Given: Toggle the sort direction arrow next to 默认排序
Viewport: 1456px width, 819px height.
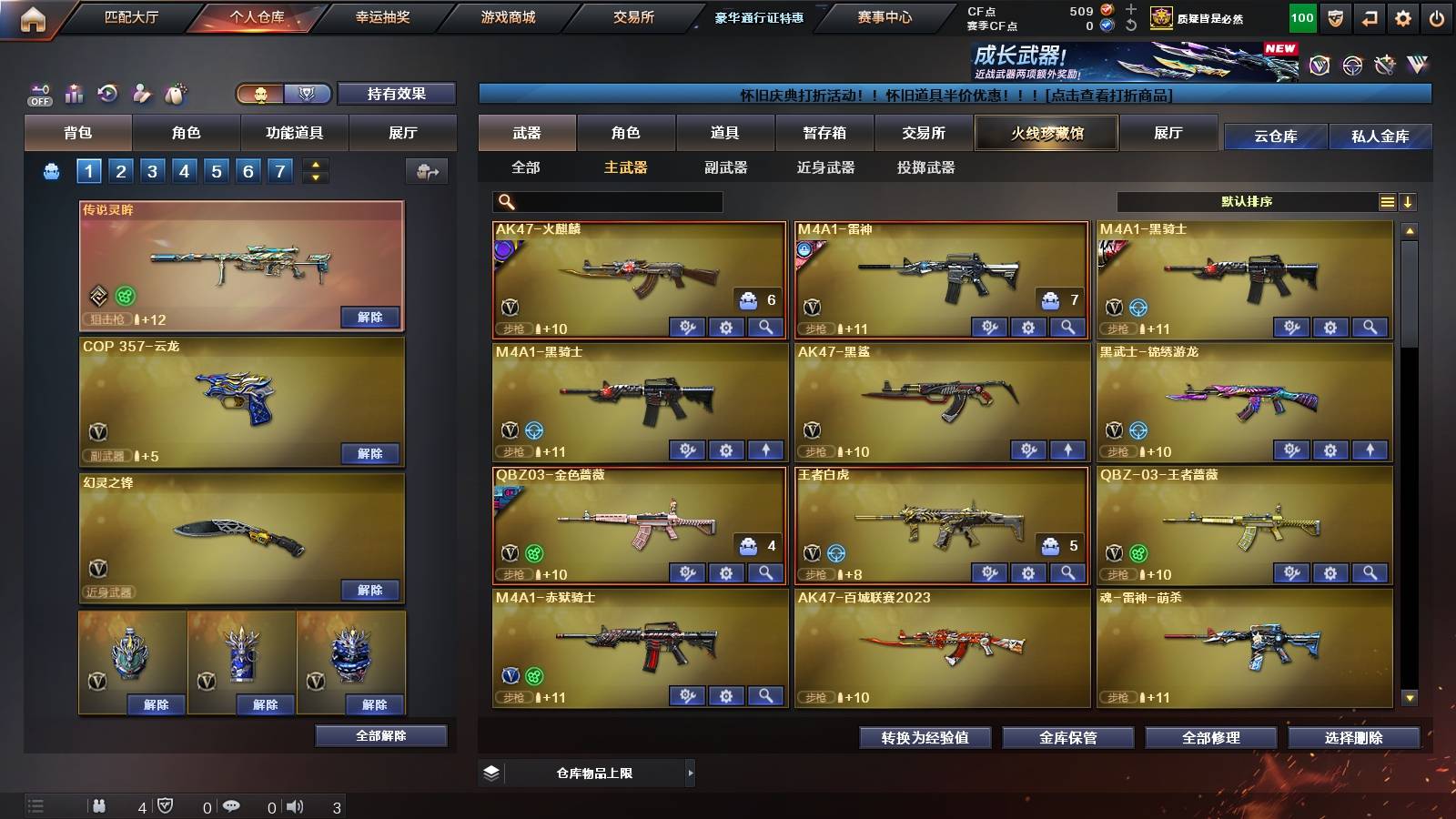Looking at the screenshot, I should (x=1409, y=200).
